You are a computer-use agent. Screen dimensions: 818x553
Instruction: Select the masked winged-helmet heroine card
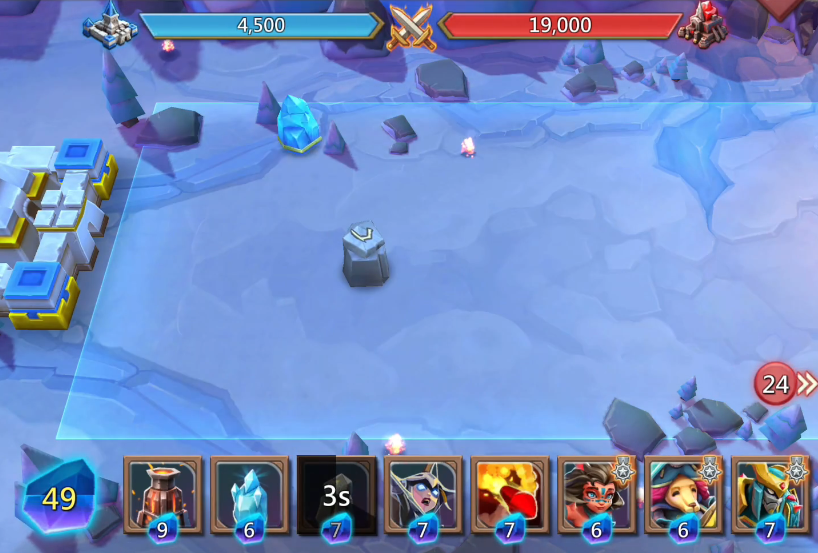coord(423,494)
